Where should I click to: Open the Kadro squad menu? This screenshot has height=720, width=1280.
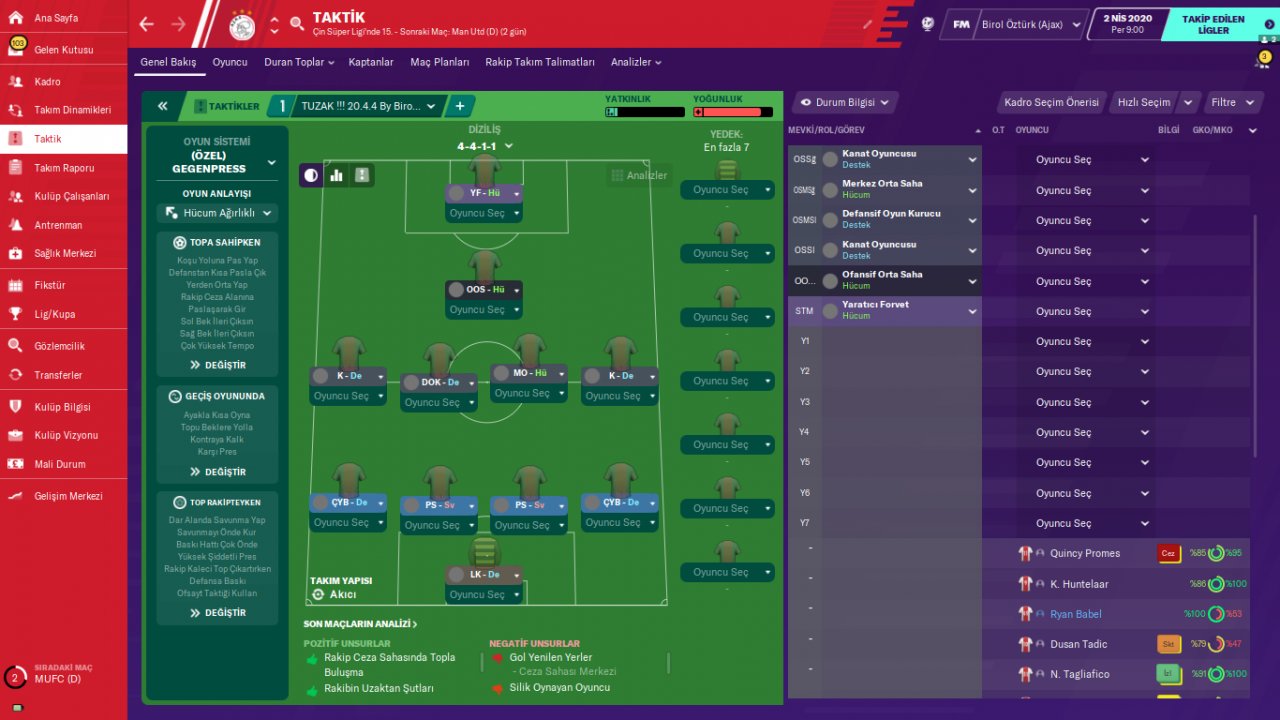point(47,82)
